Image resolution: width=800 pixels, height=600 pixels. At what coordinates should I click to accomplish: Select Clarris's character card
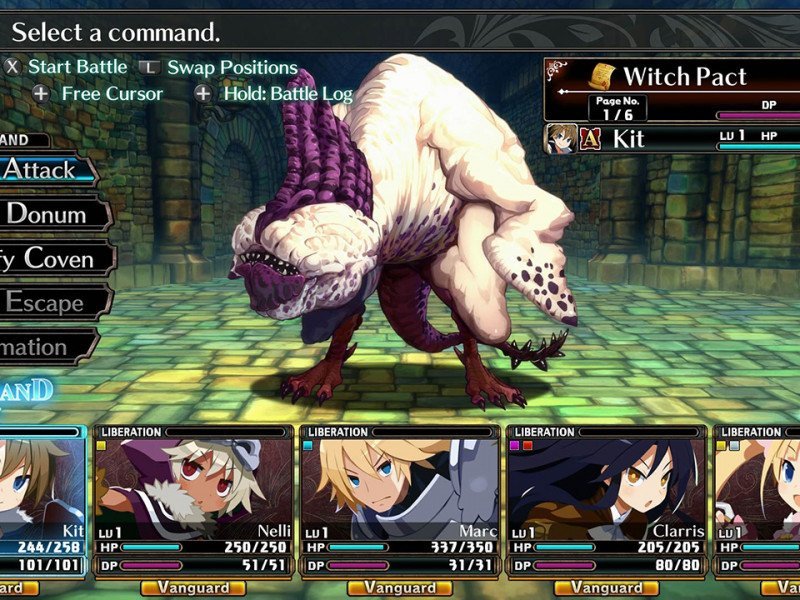[606, 484]
